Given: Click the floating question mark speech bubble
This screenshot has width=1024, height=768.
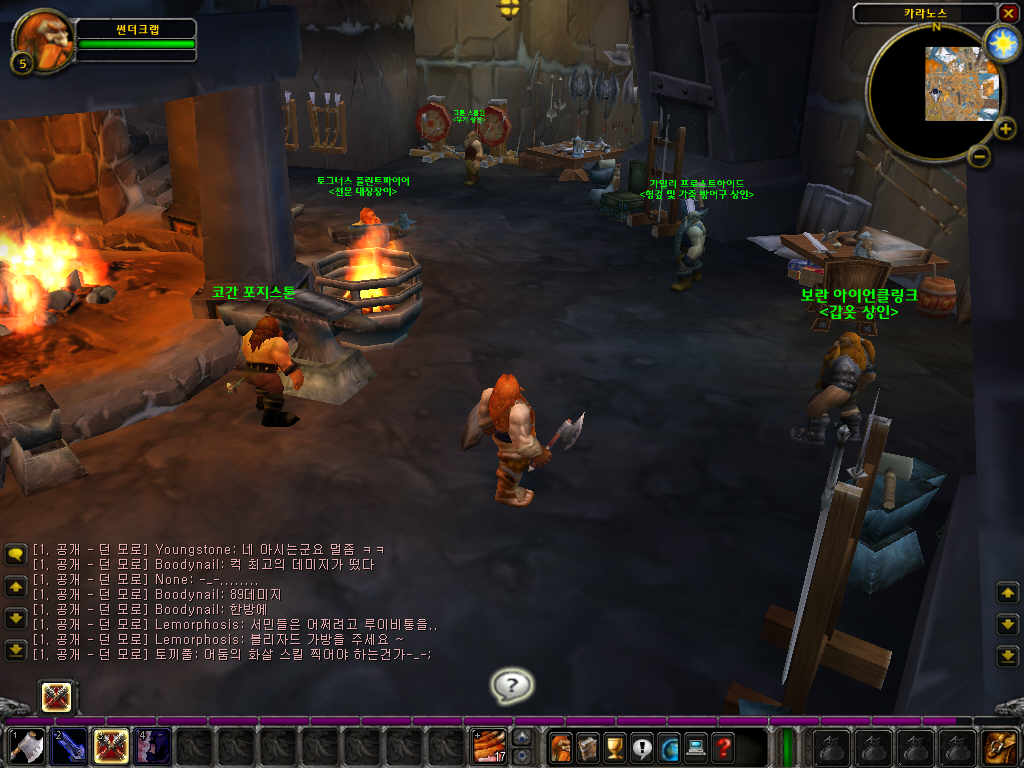Looking at the screenshot, I should click(x=512, y=686).
